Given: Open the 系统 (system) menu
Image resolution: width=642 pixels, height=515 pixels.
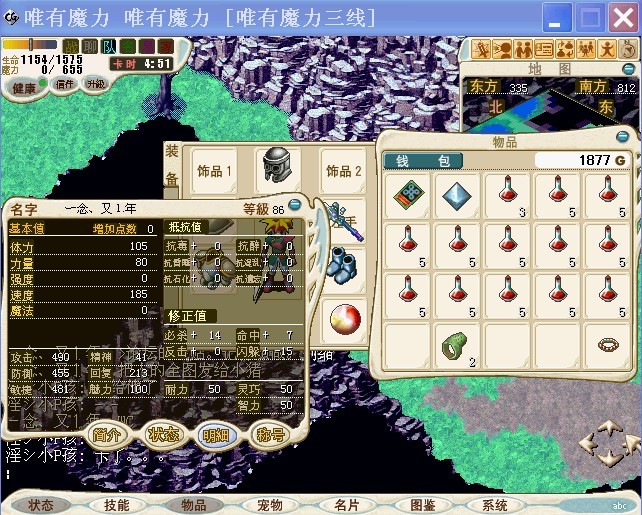Looking at the screenshot, I should (x=495, y=505).
